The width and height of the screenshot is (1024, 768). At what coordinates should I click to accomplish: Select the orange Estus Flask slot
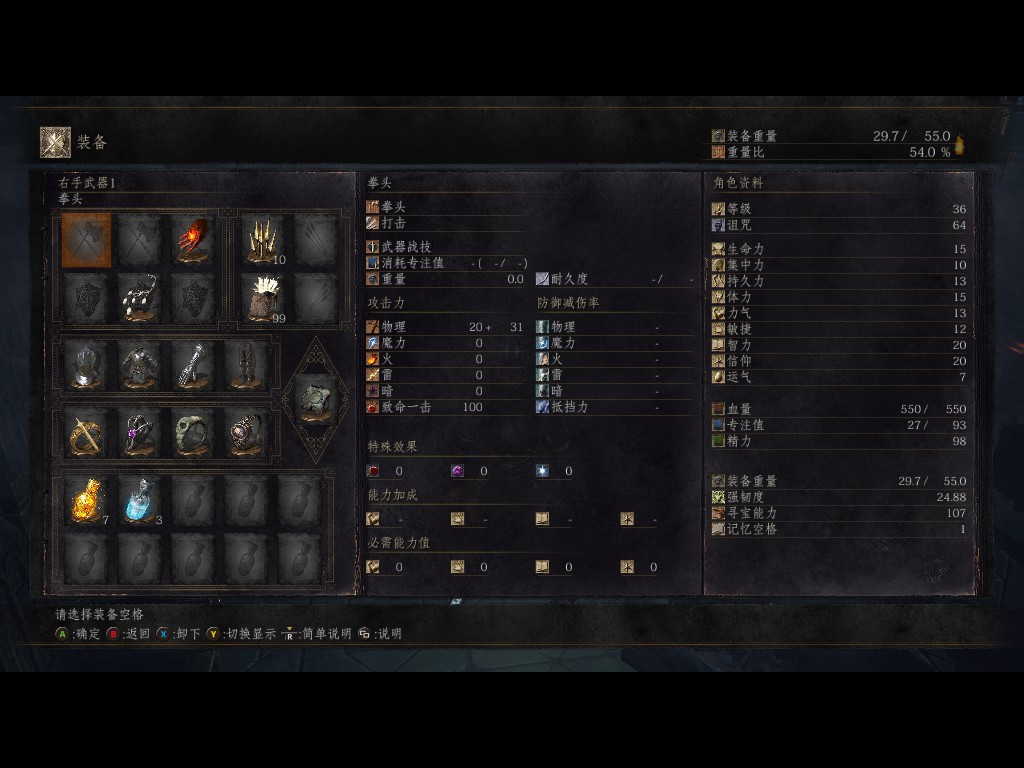pyautogui.click(x=87, y=500)
